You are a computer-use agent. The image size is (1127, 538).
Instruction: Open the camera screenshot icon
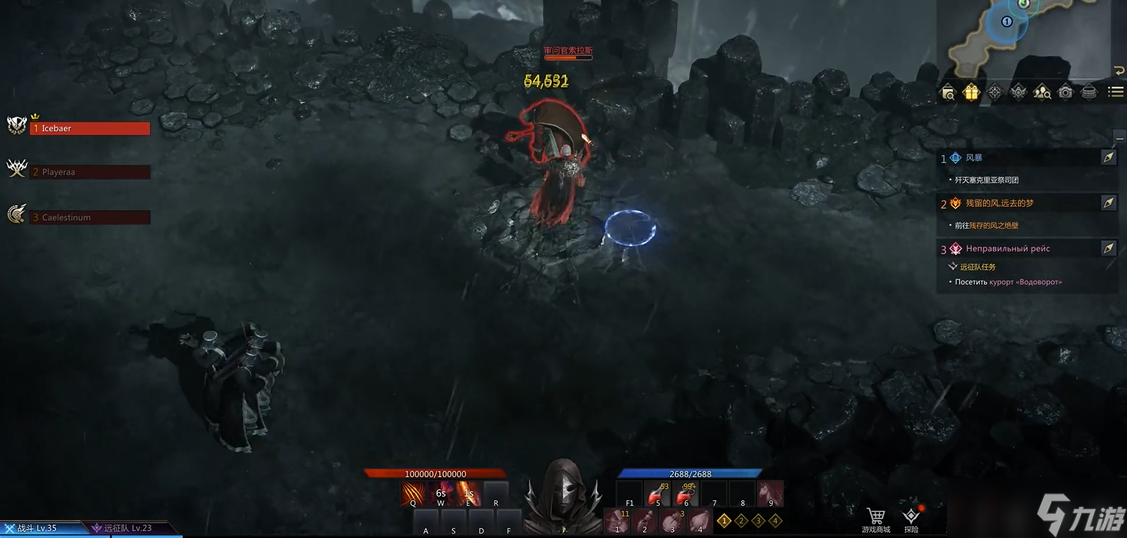click(1066, 92)
